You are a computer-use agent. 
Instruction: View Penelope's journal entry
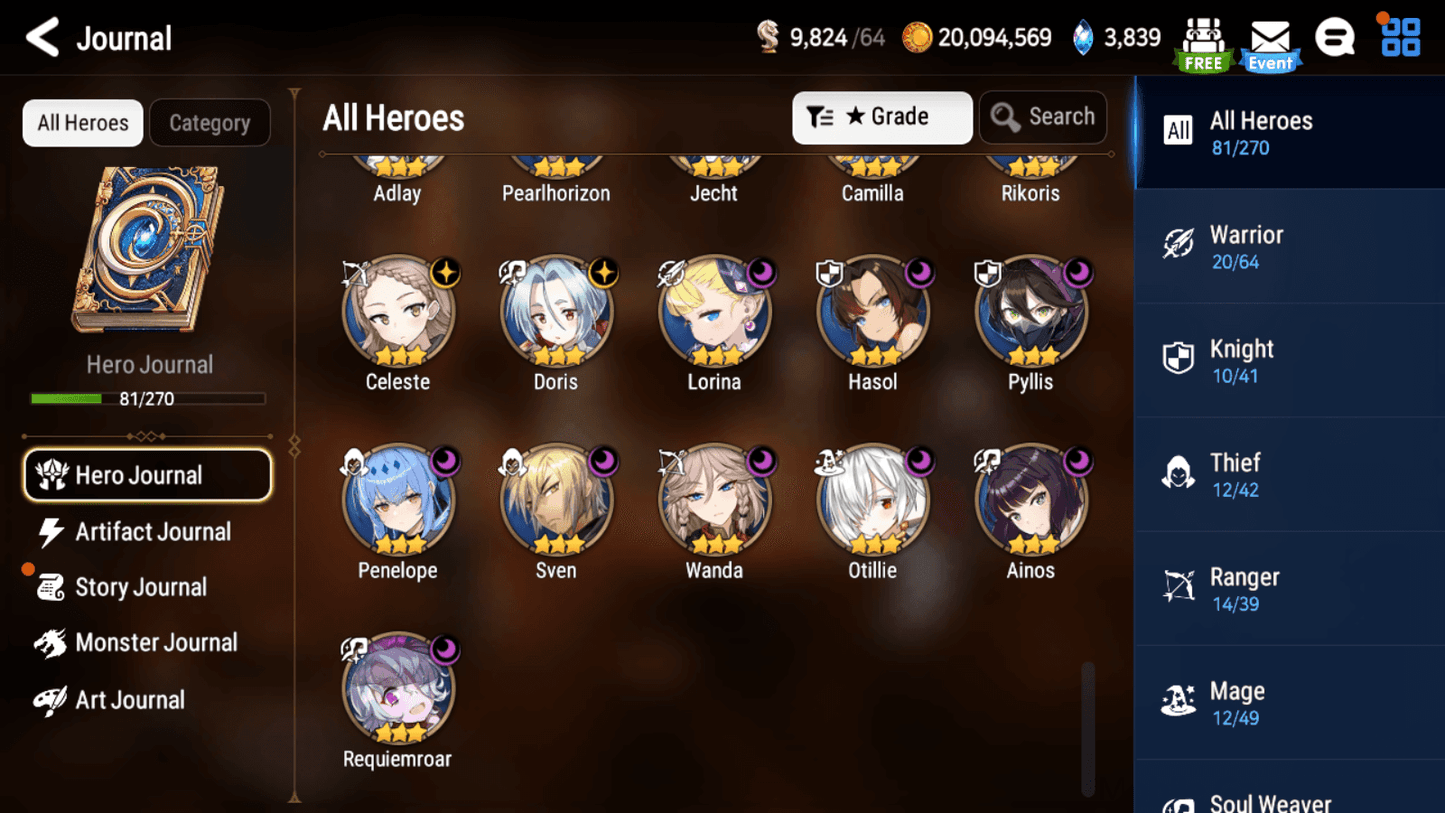point(398,500)
